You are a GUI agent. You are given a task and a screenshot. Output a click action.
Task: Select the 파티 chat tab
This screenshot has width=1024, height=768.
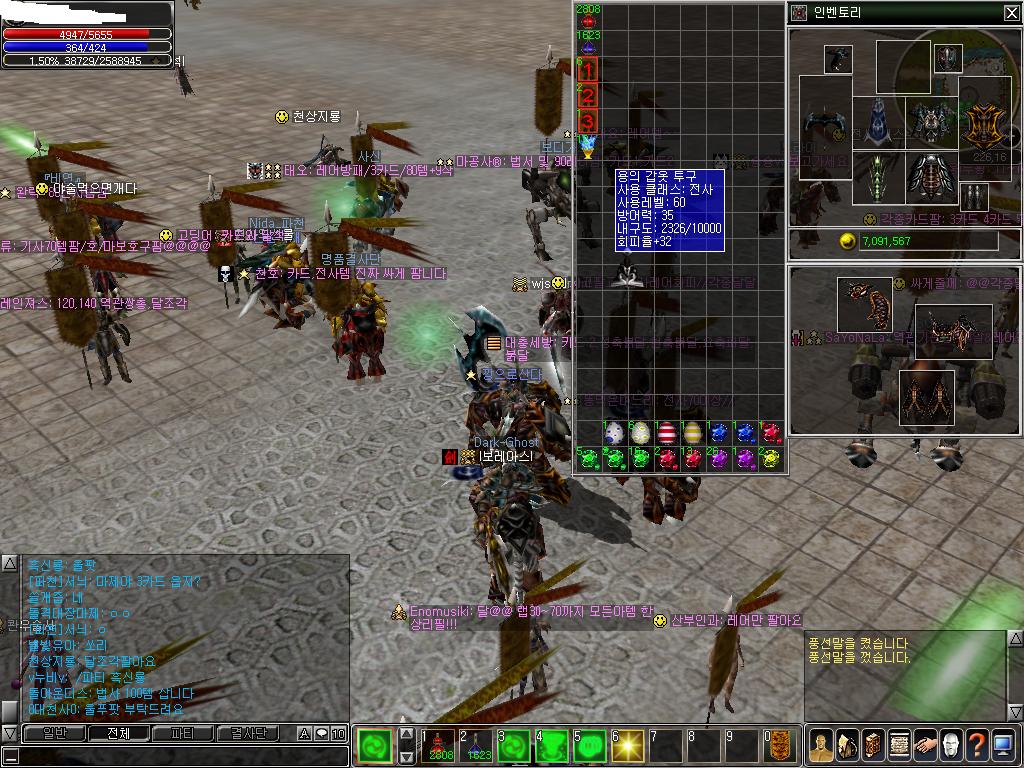pos(184,733)
